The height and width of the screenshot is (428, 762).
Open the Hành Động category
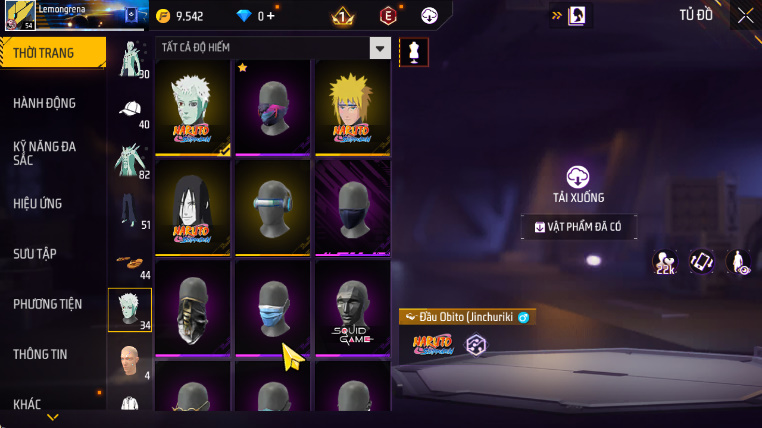[45, 103]
